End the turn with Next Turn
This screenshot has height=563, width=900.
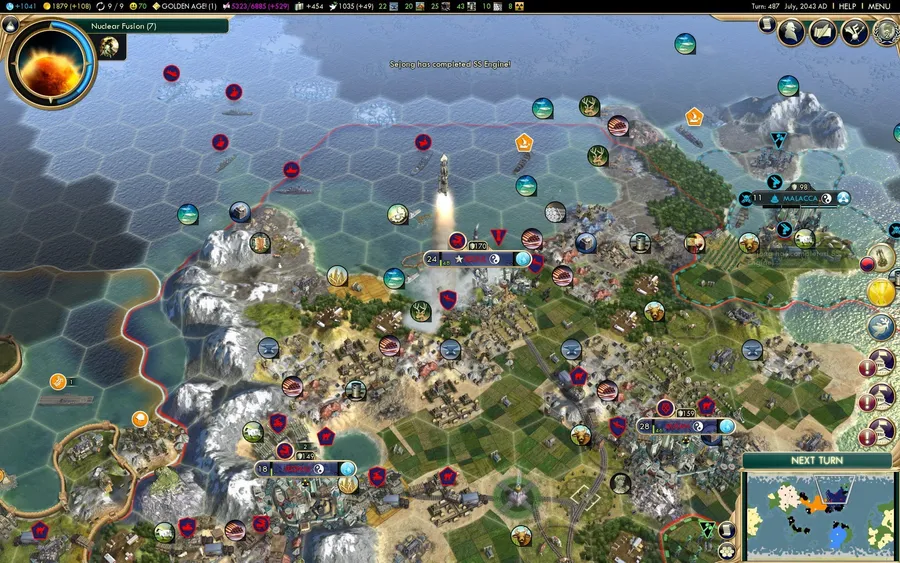816,460
